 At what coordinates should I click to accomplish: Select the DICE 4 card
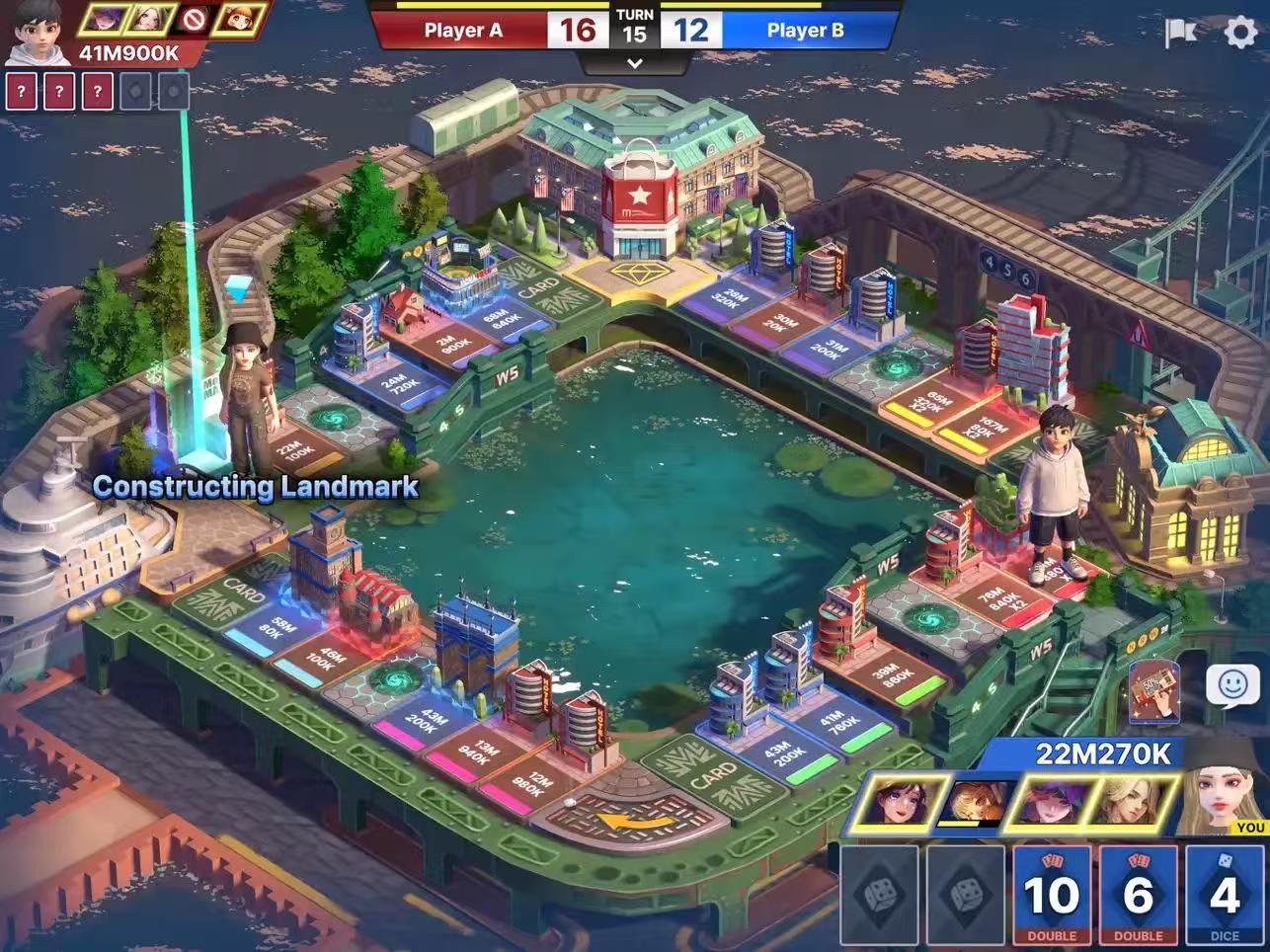1225,894
